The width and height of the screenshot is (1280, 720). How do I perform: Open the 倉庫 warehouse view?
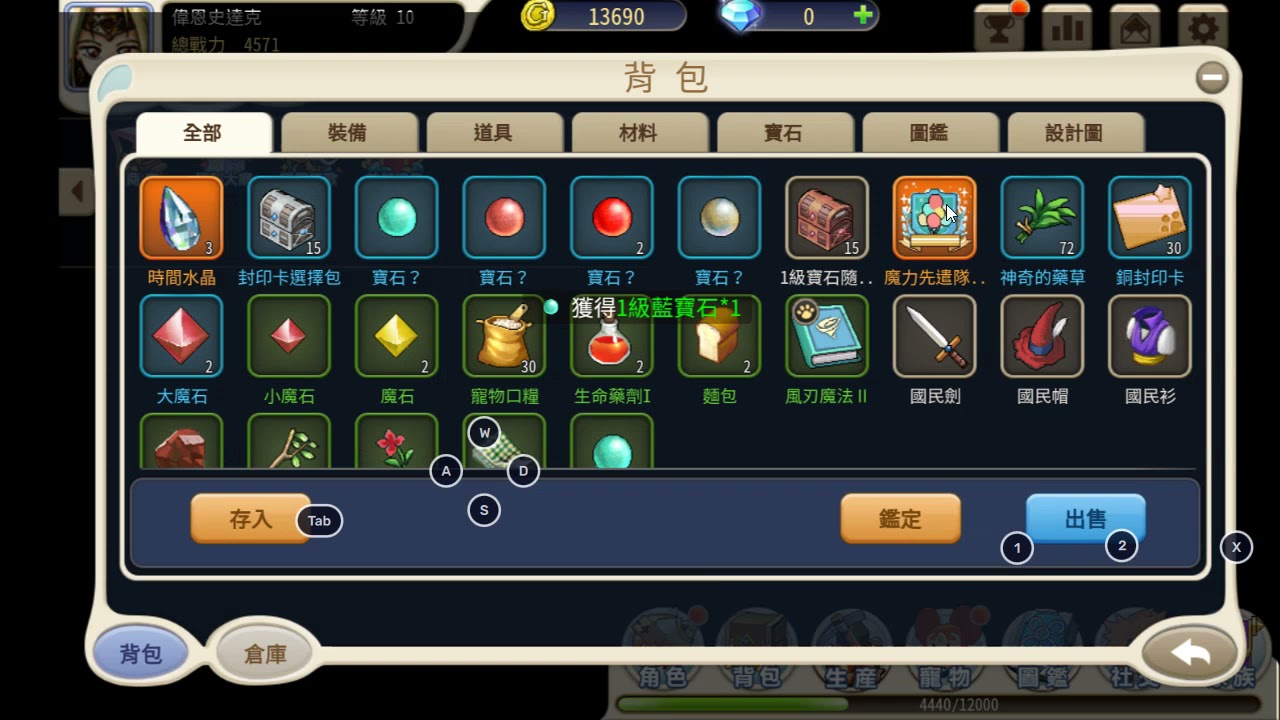(265, 654)
